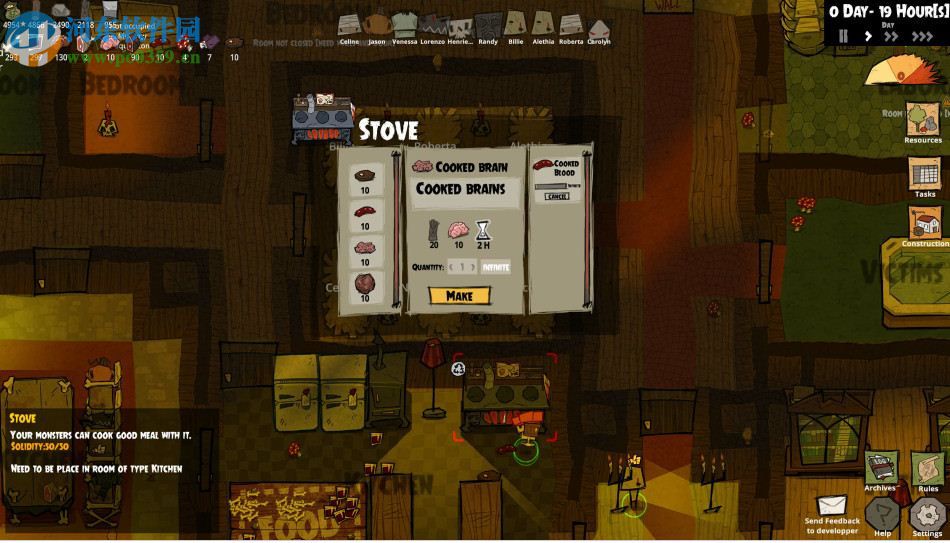The width and height of the screenshot is (950, 543).
Task: Open the Tasks panel
Action: [924, 176]
